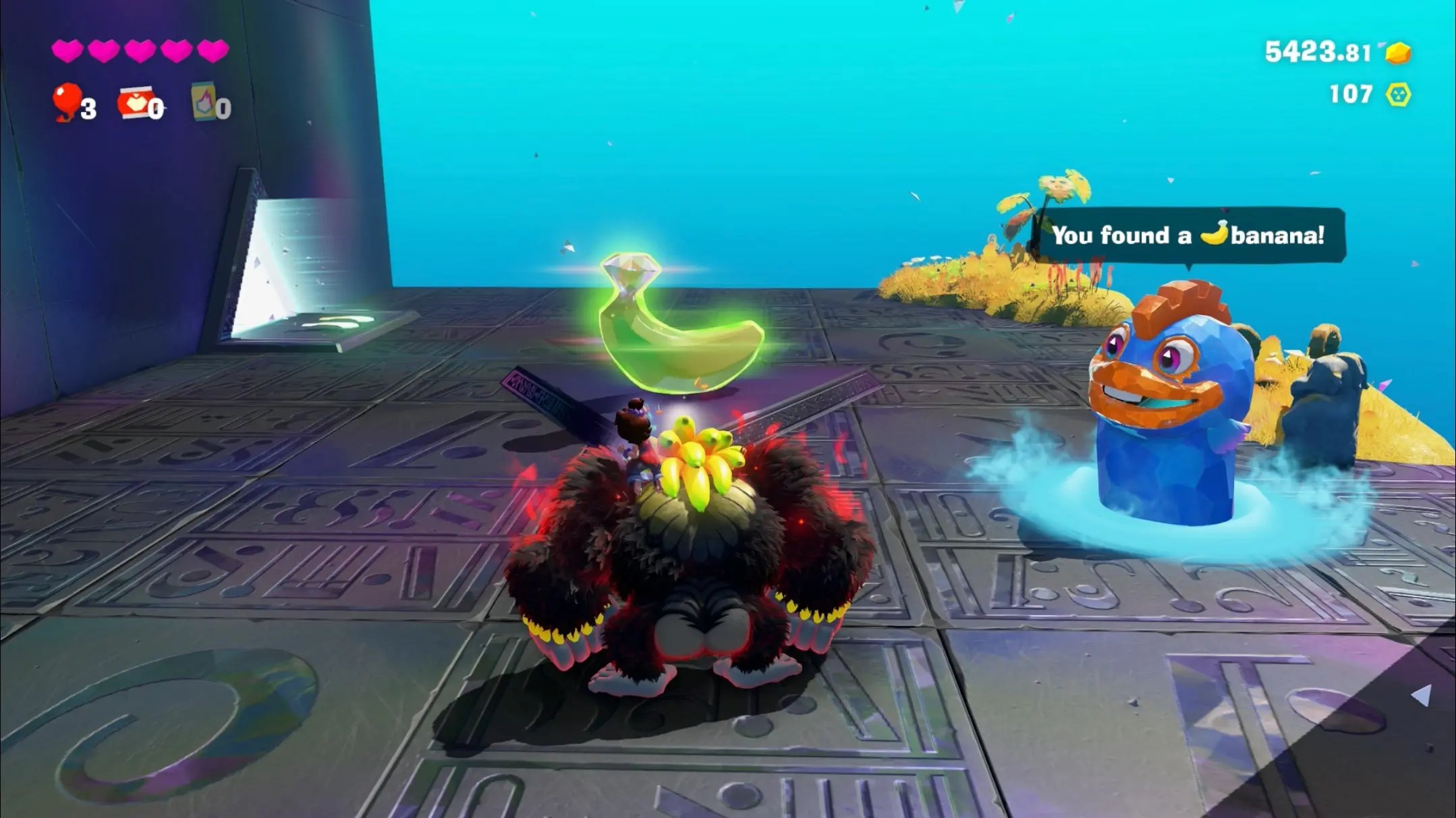Click the "You found a banana!" speech bubble
1456x818 pixels.
click(x=1189, y=235)
